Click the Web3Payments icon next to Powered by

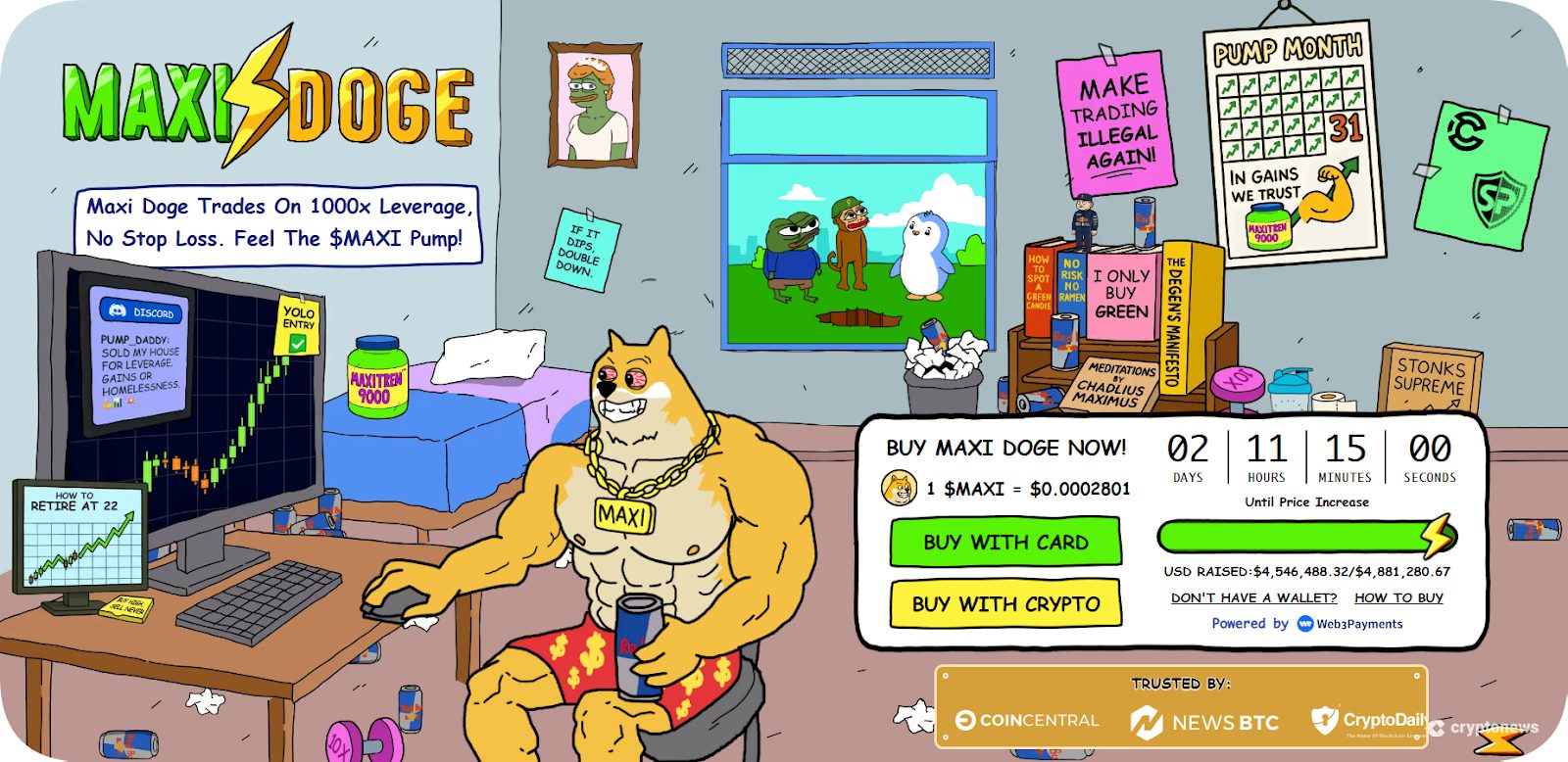click(1305, 624)
